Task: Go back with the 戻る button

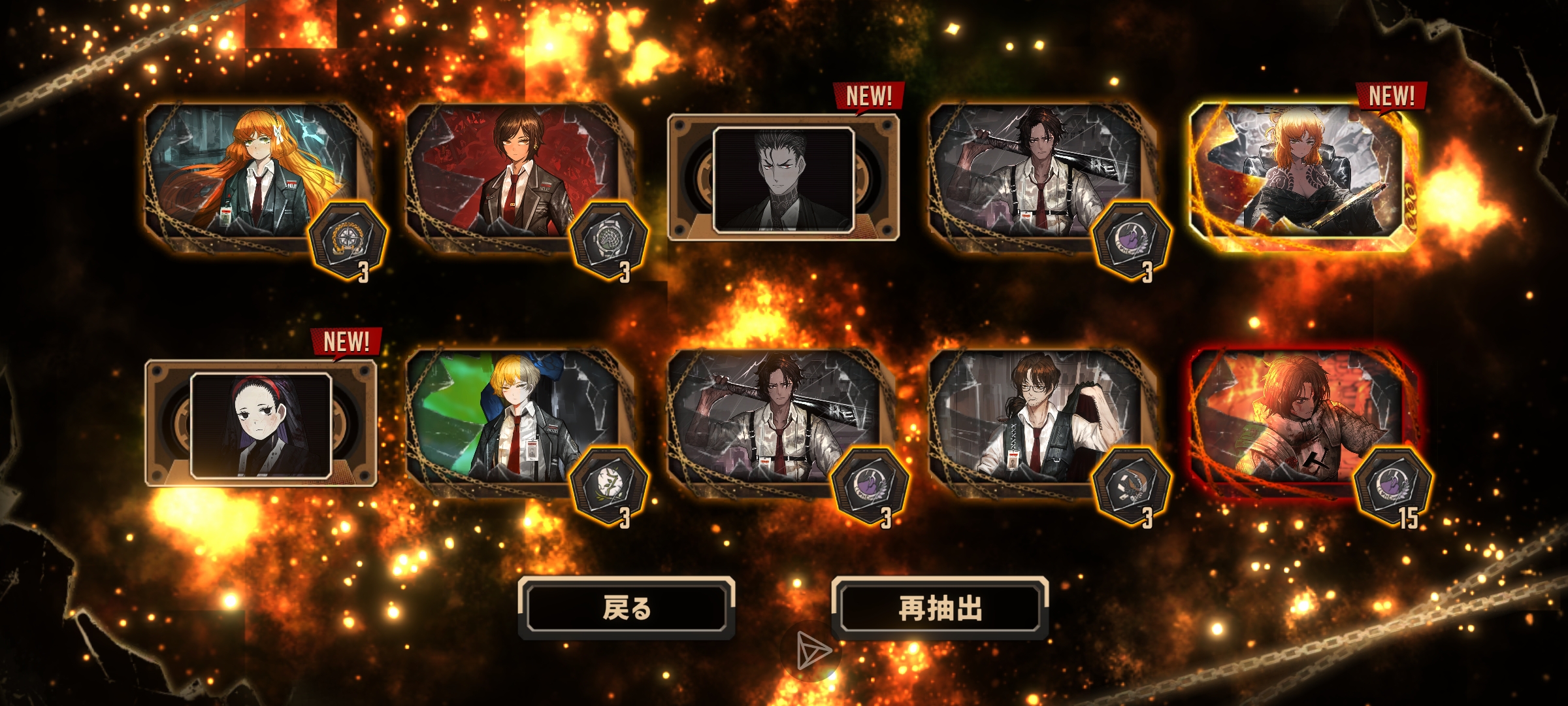Action: 627,608
